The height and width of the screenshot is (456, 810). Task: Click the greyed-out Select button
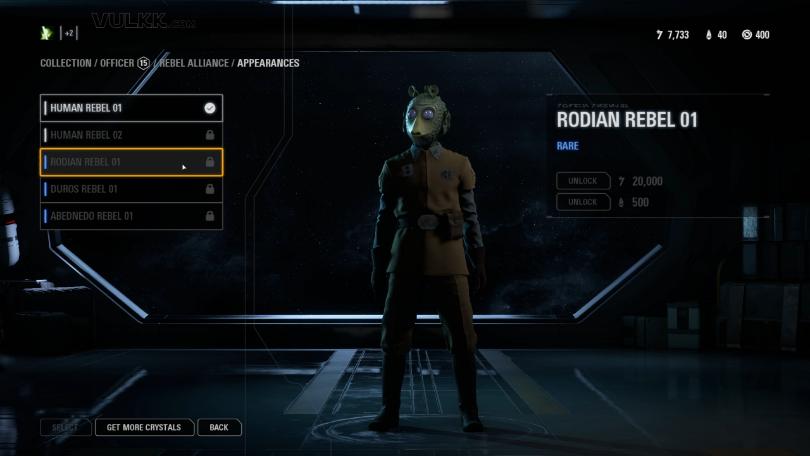tap(65, 427)
